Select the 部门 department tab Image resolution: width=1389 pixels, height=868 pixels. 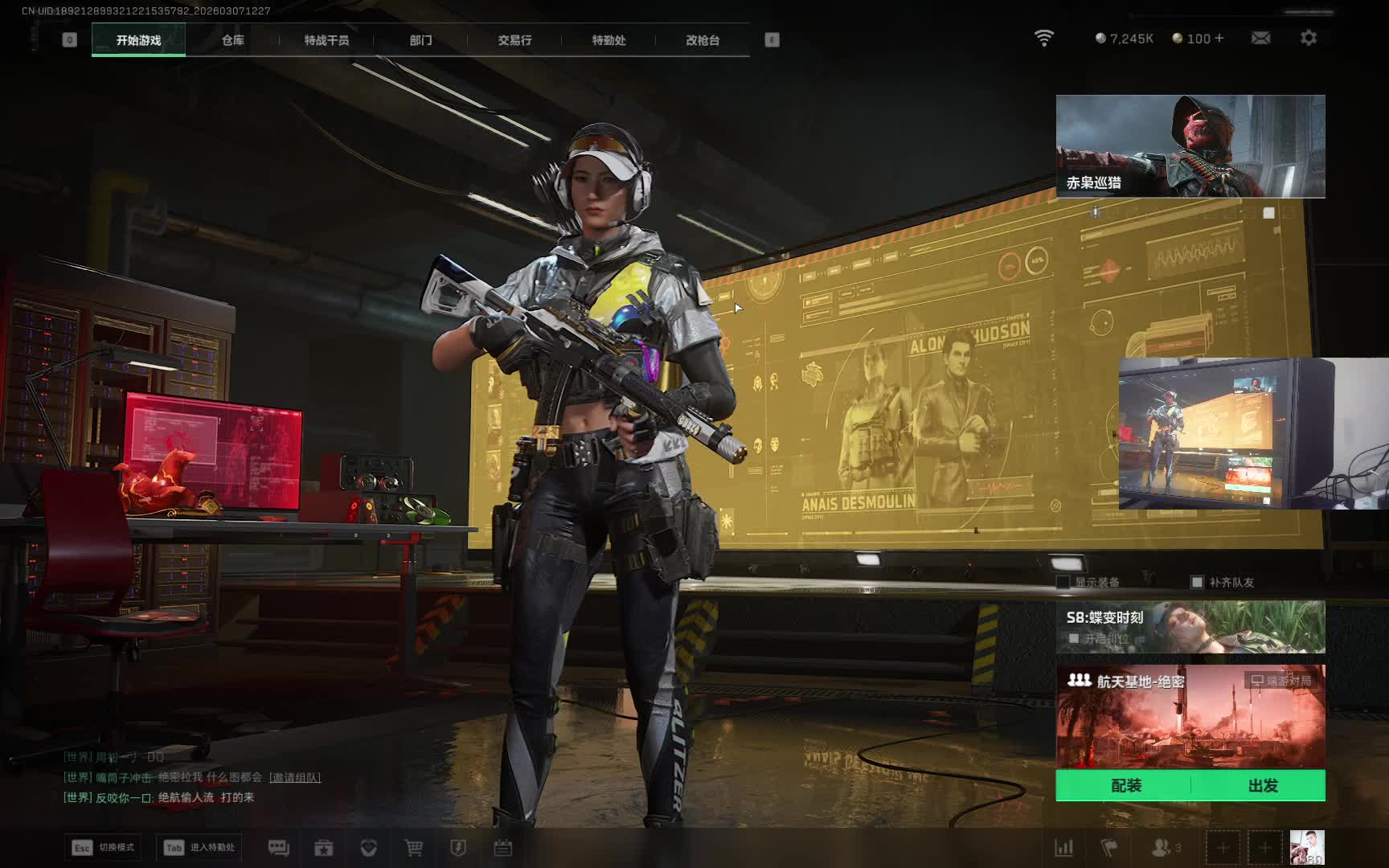coord(420,40)
